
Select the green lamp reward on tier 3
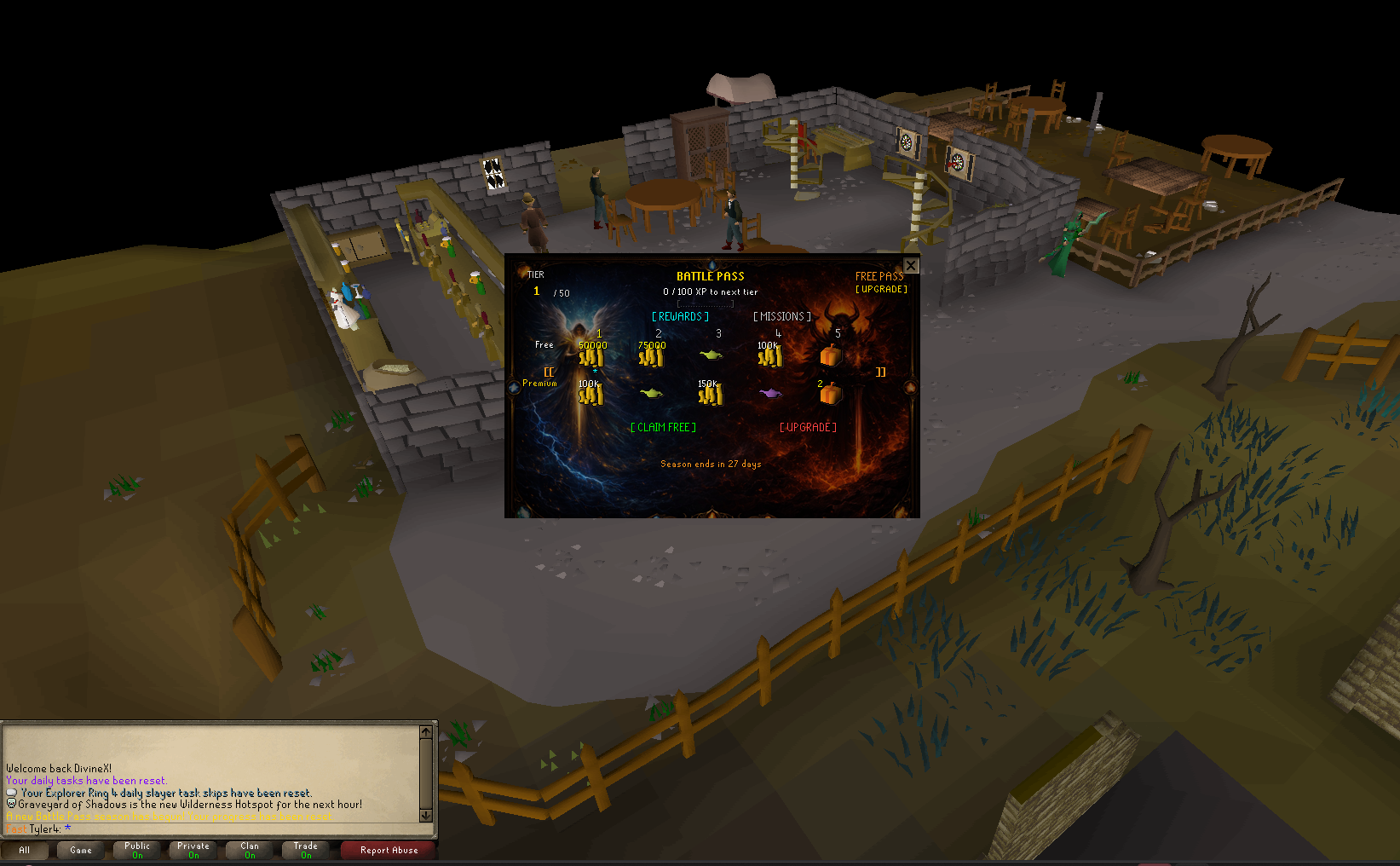click(x=711, y=355)
